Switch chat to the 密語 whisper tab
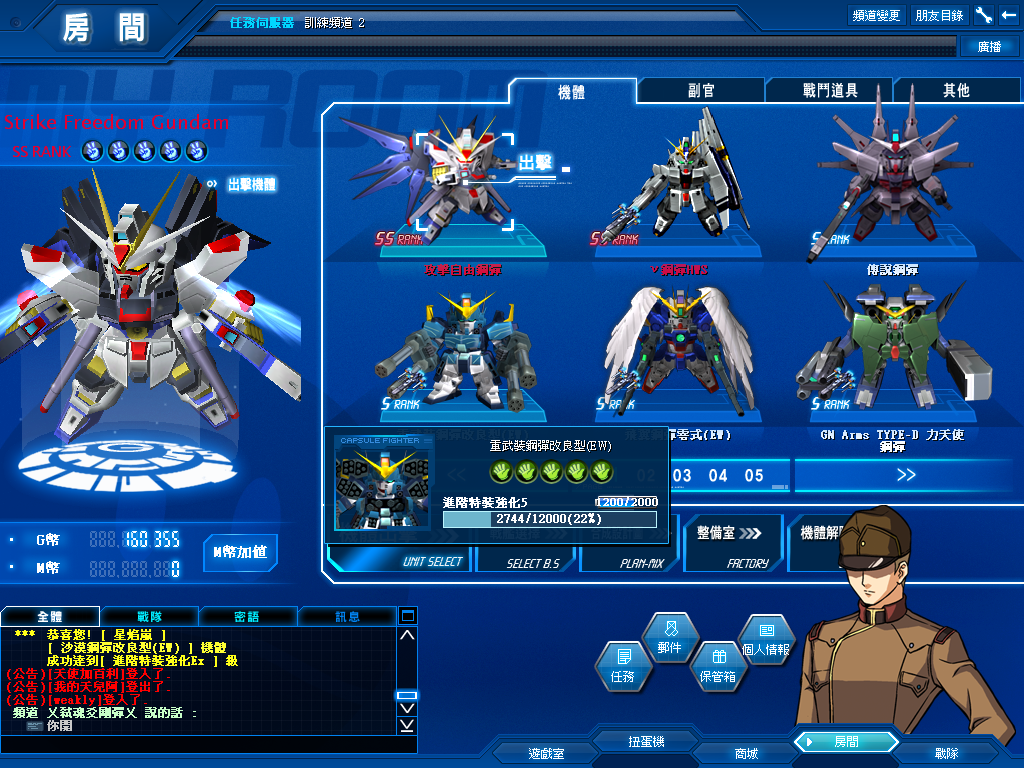 (247, 616)
